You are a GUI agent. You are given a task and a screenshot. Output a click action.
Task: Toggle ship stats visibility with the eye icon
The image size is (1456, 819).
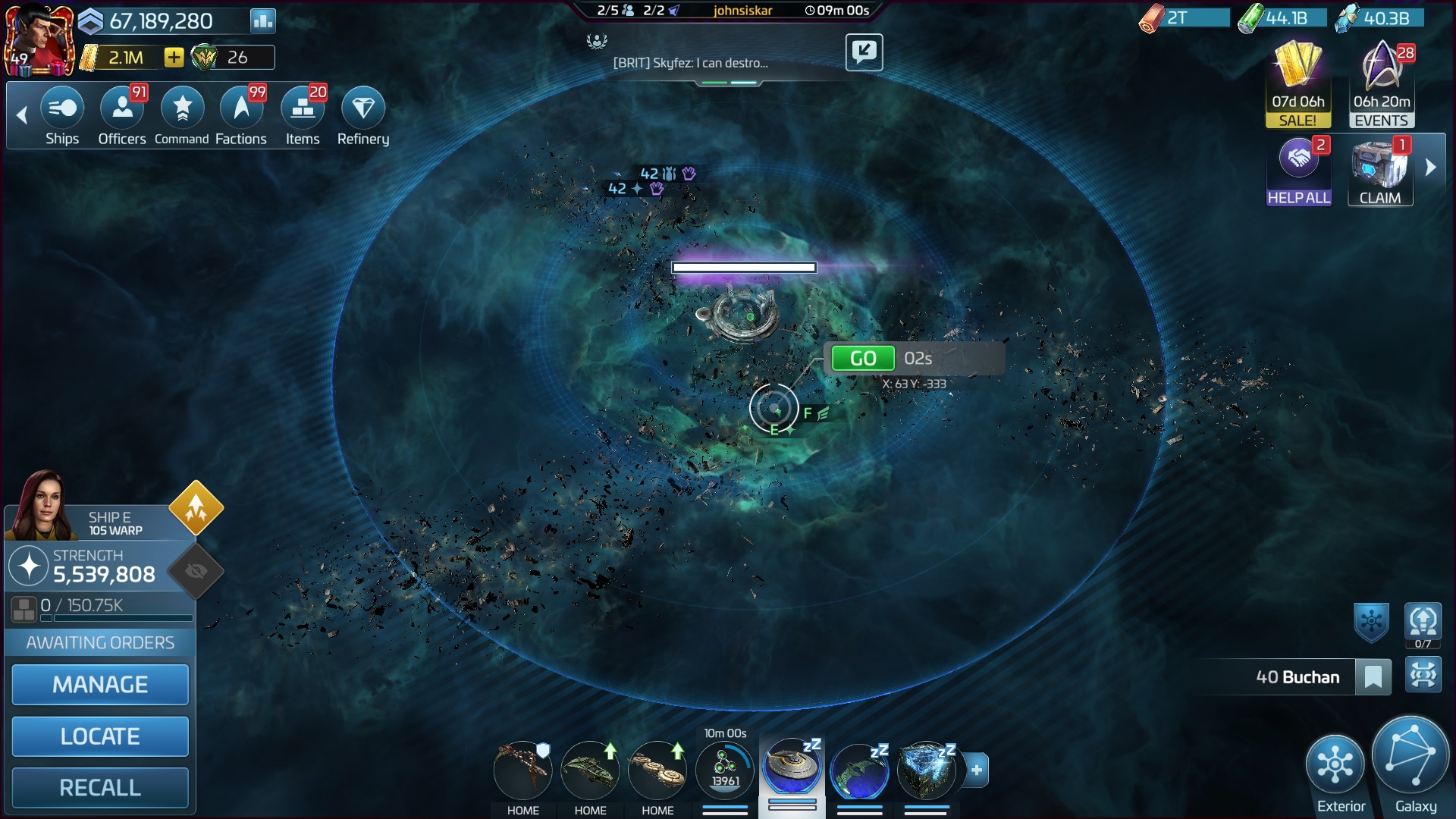(x=194, y=571)
